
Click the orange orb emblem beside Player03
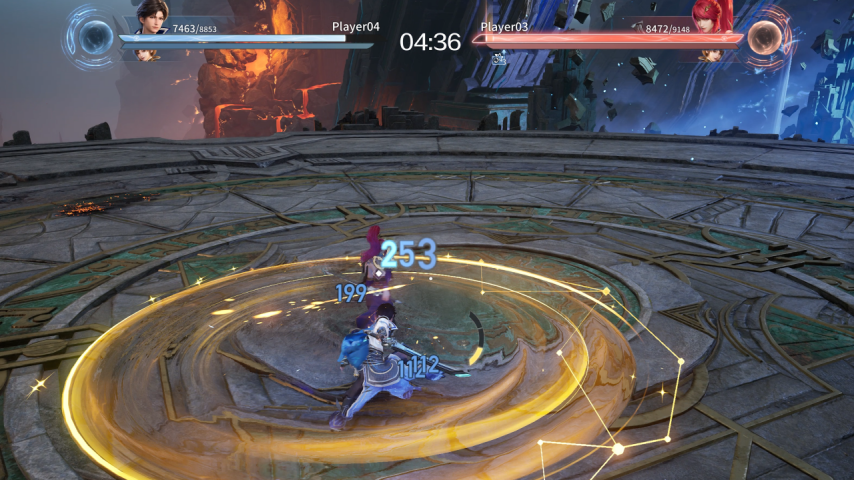pos(765,37)
